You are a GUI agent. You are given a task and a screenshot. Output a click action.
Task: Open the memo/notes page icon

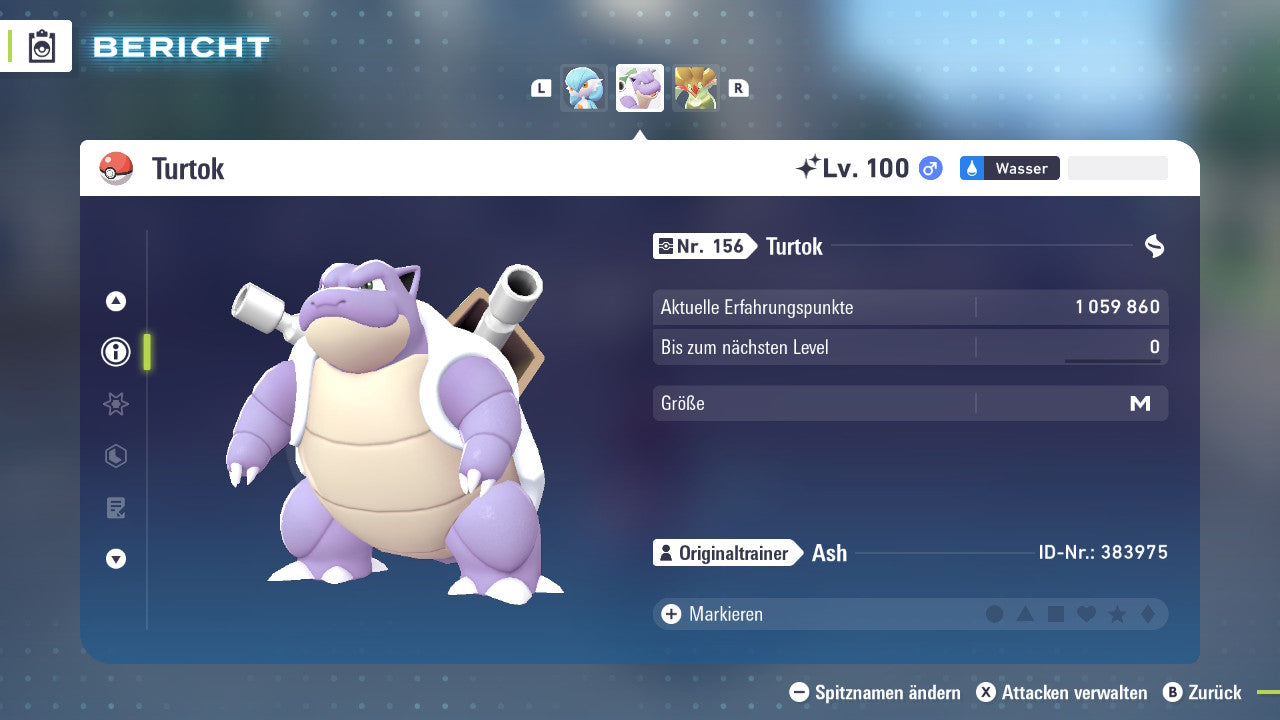pos(116,508)
